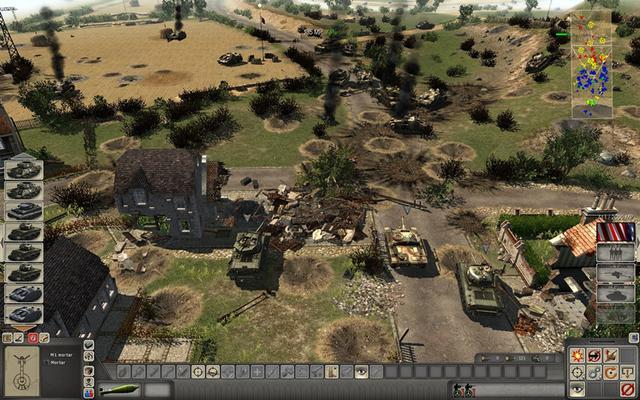640x400 pixels.
Task: Select the top tank in the unit list
Action: [x=23, y=169]
